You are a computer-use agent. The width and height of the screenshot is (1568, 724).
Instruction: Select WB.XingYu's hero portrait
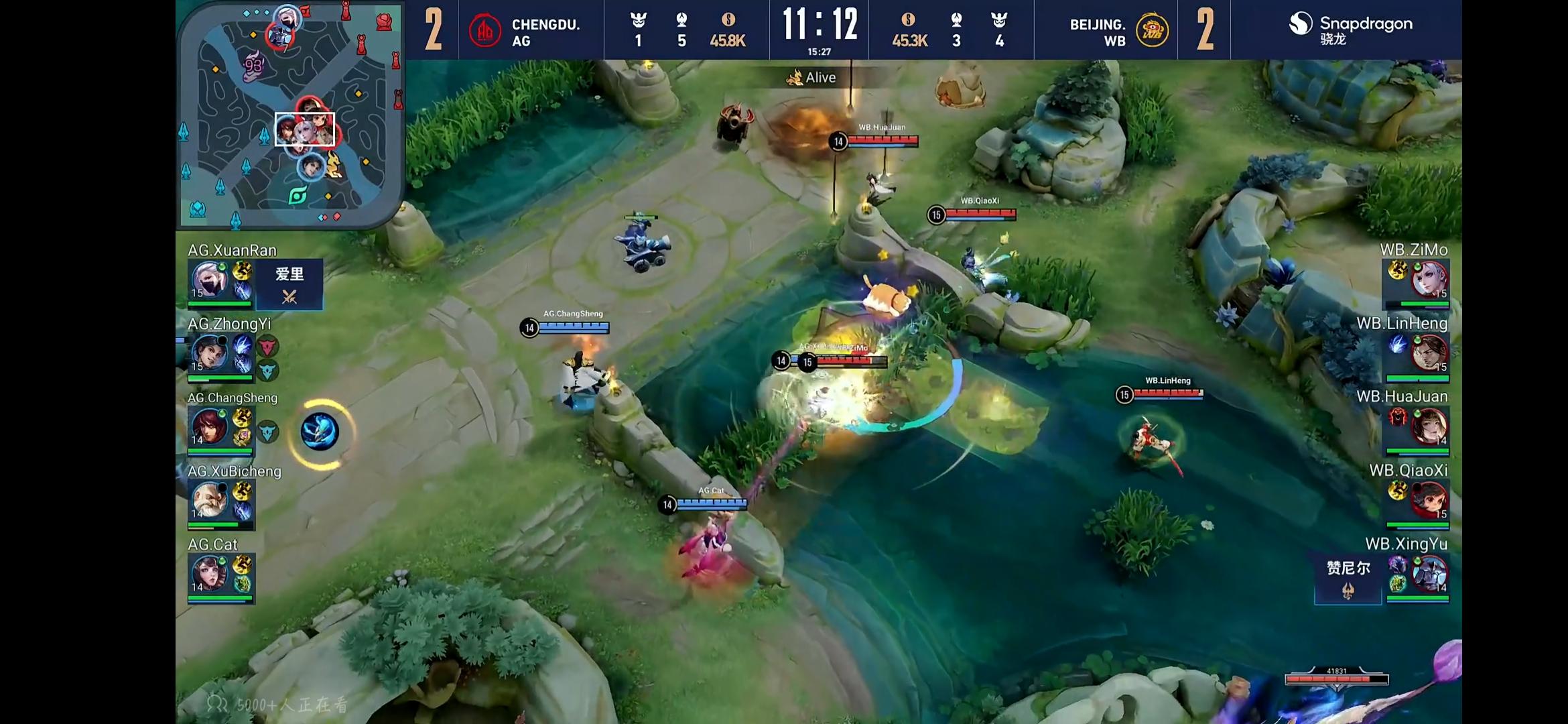point(1429,574)
